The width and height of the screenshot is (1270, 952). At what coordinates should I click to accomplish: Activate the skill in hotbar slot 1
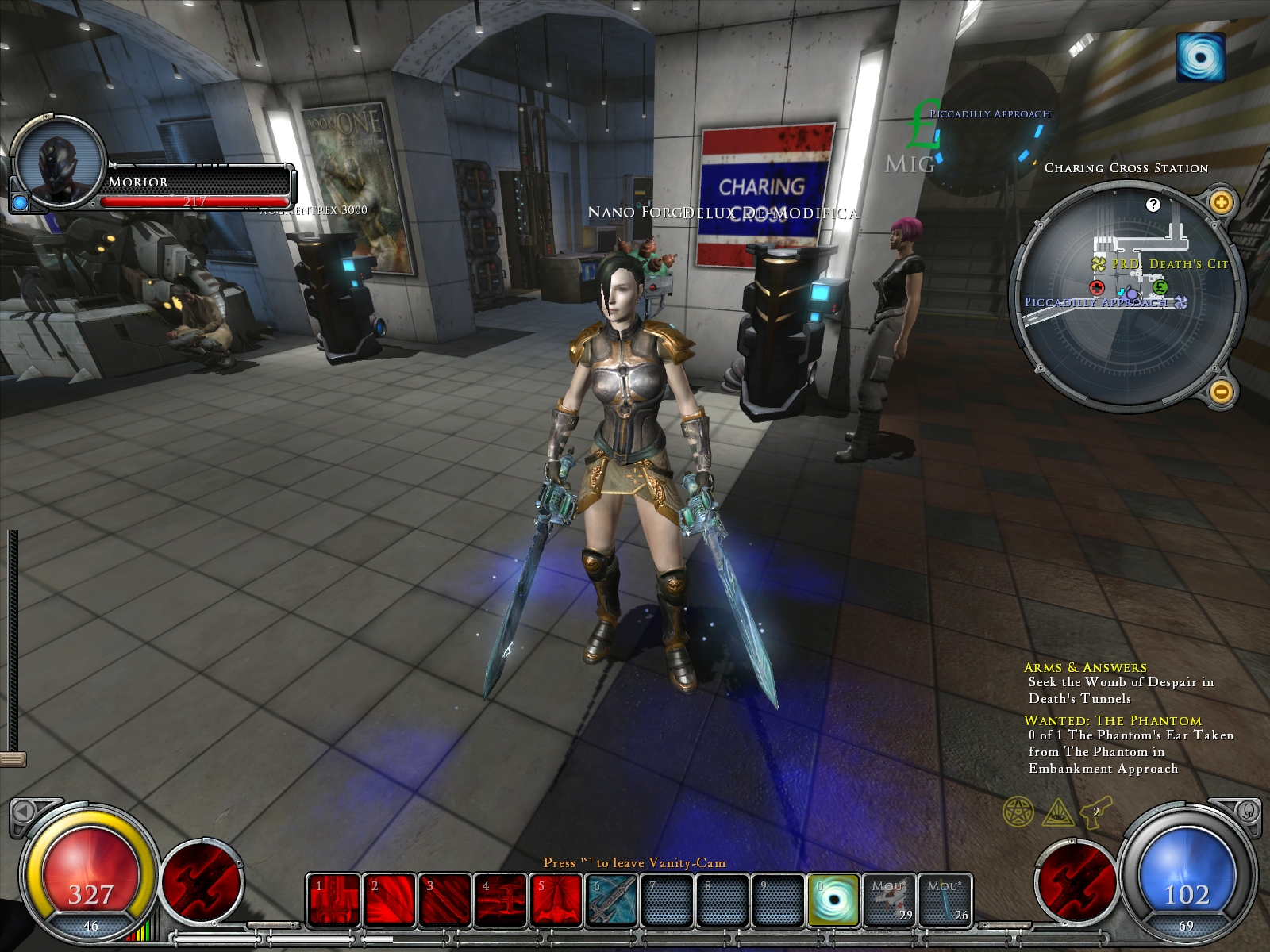pos(333,900)
